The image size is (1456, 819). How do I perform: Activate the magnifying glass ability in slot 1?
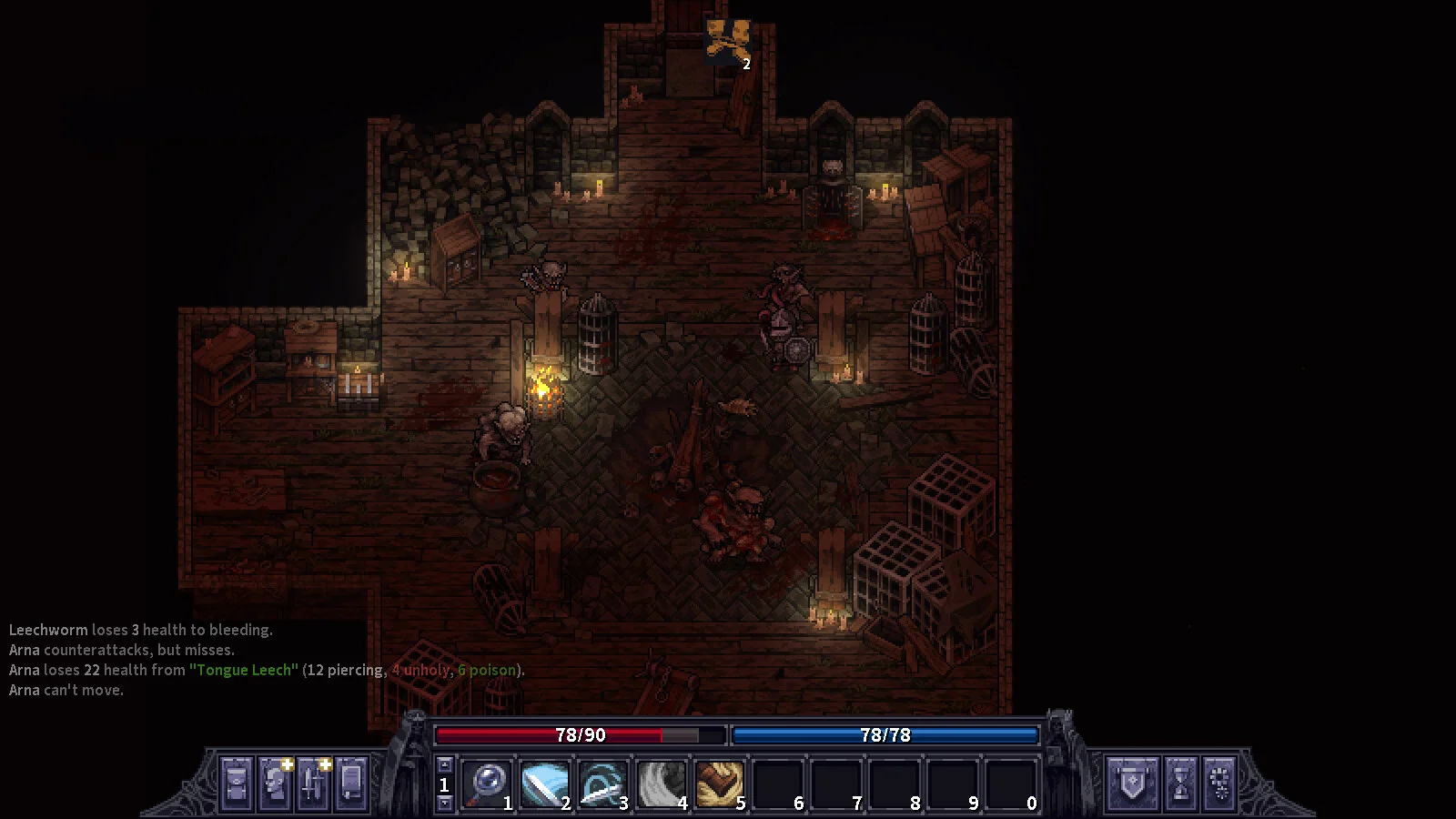coord(488,783)
